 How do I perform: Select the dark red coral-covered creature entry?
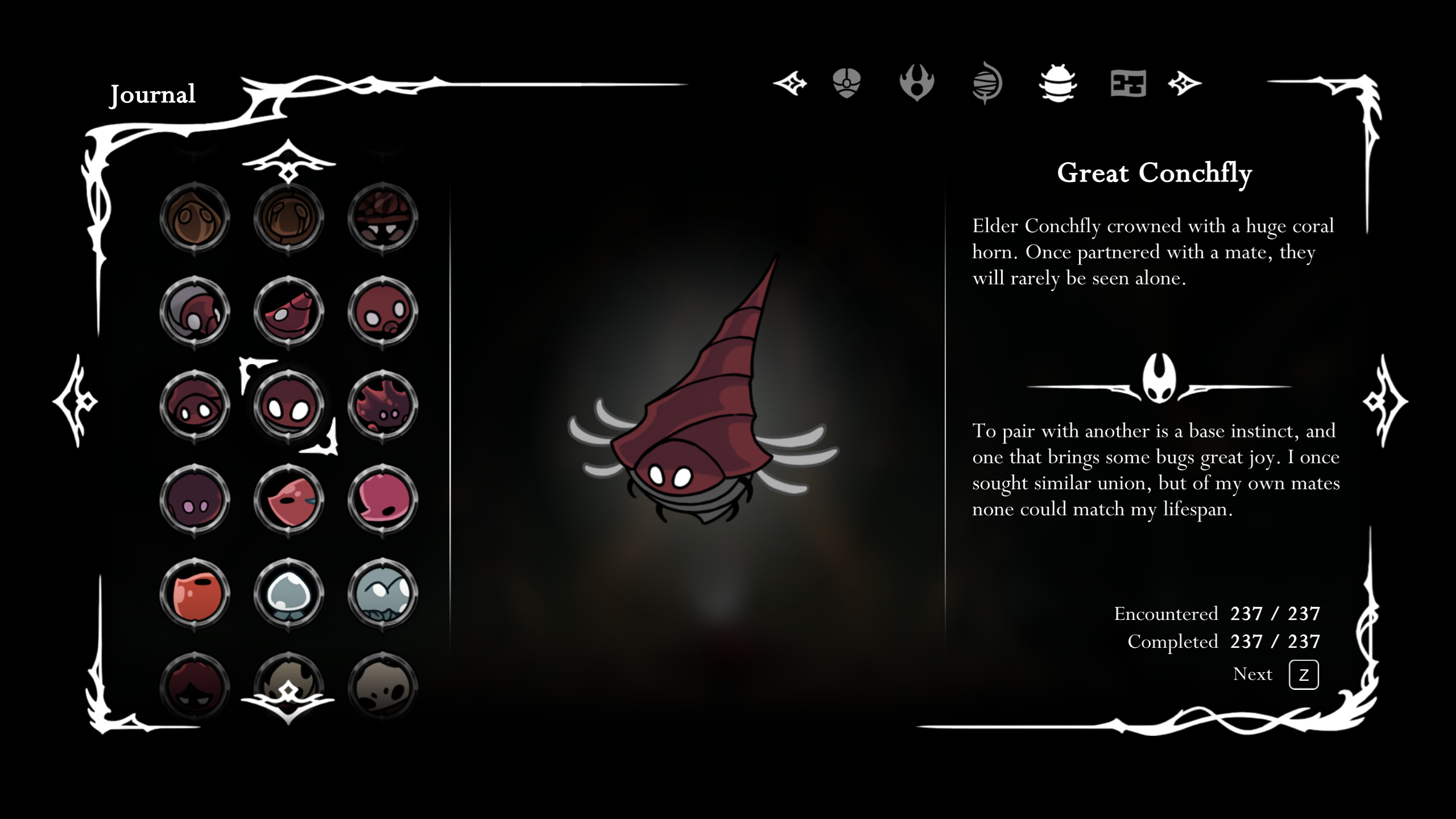pos(382,406)
